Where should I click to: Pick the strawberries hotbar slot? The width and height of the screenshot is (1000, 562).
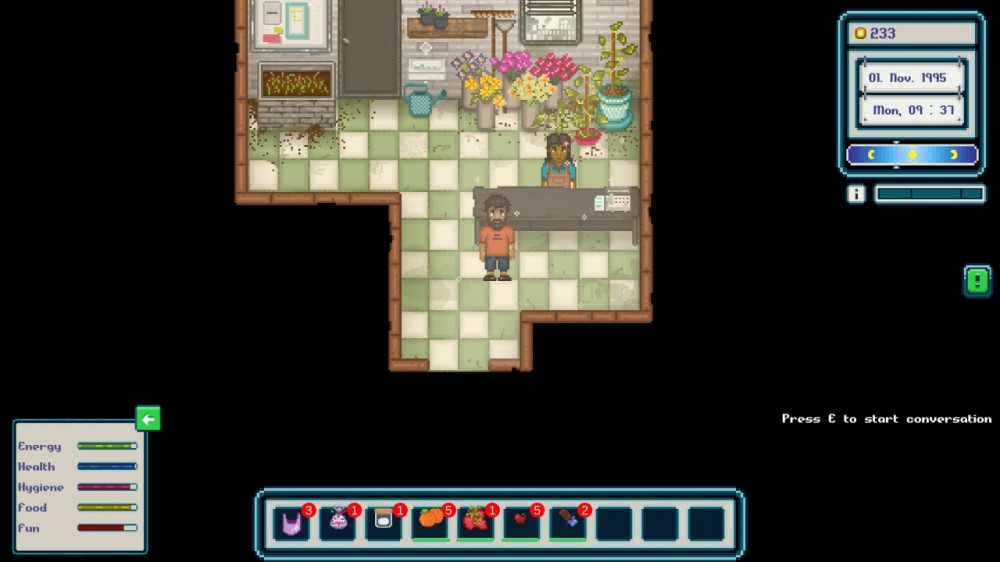pyautogui.click(x=475, y=523)
